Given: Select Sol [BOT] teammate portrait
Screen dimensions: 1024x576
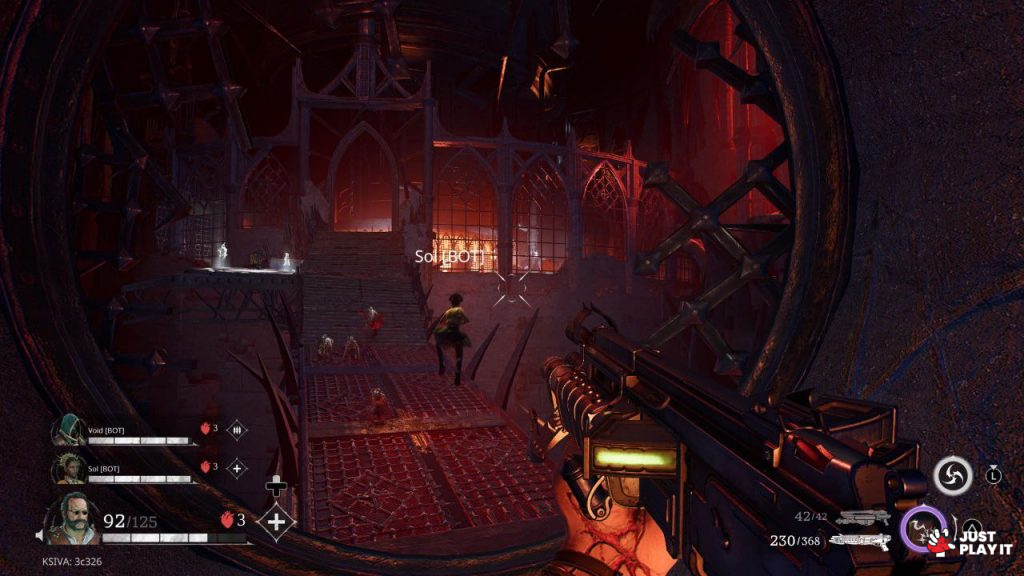Looking at the screenshot, I should tap(68, 467).
